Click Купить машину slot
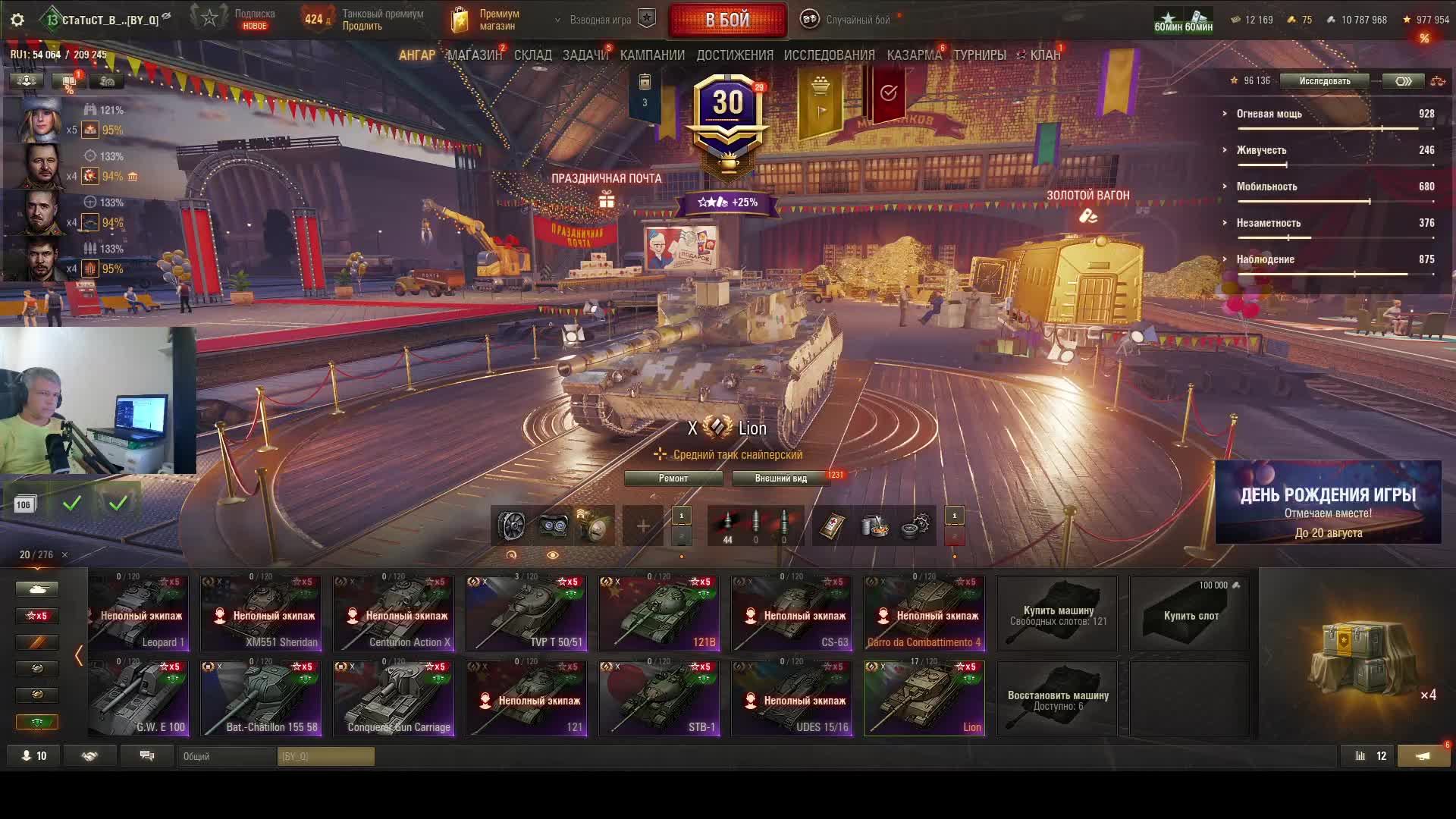 pos(1057,613)
